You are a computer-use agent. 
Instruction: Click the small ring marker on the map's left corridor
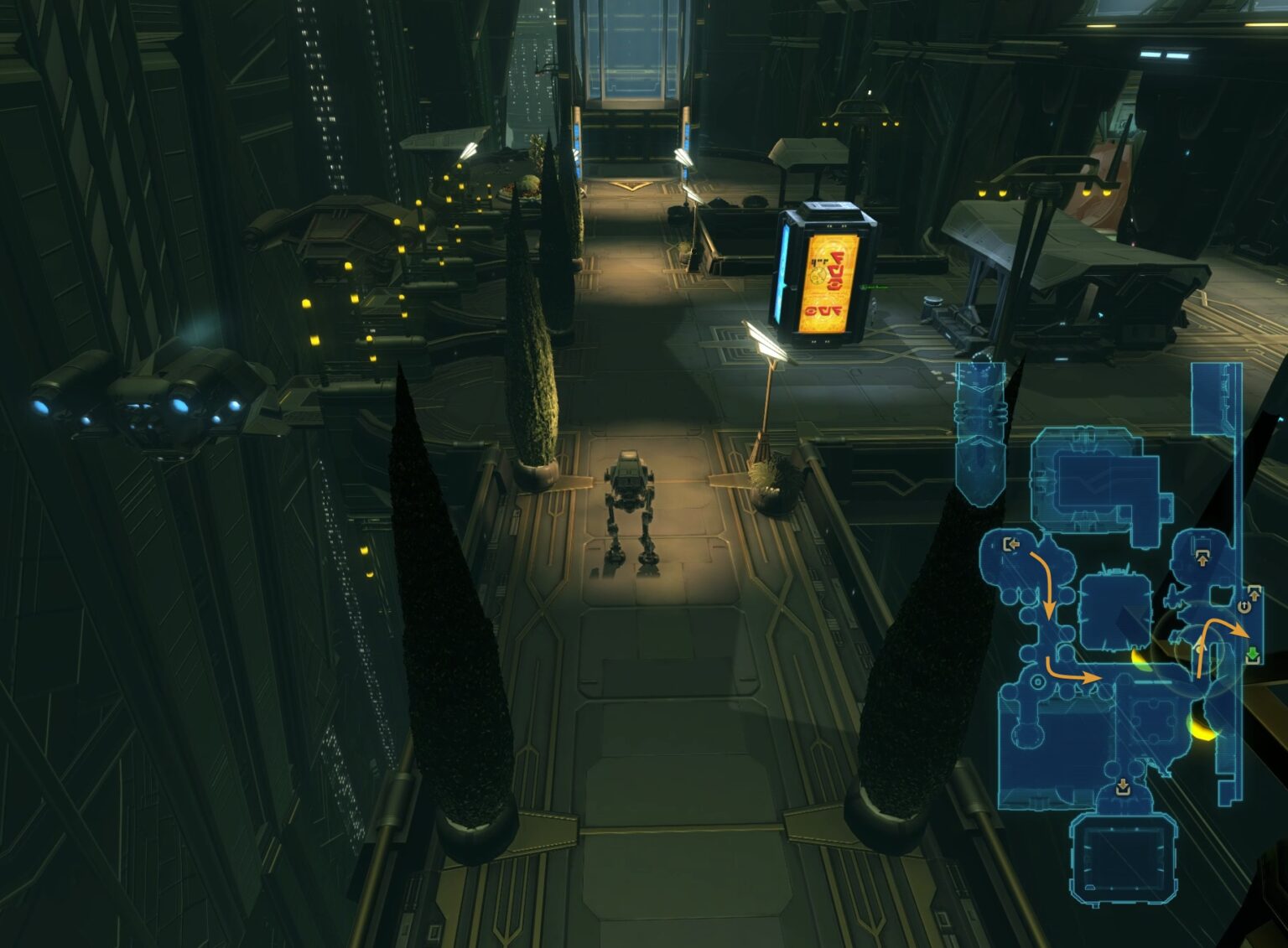pyautogui.click(x=1038, y=682)
